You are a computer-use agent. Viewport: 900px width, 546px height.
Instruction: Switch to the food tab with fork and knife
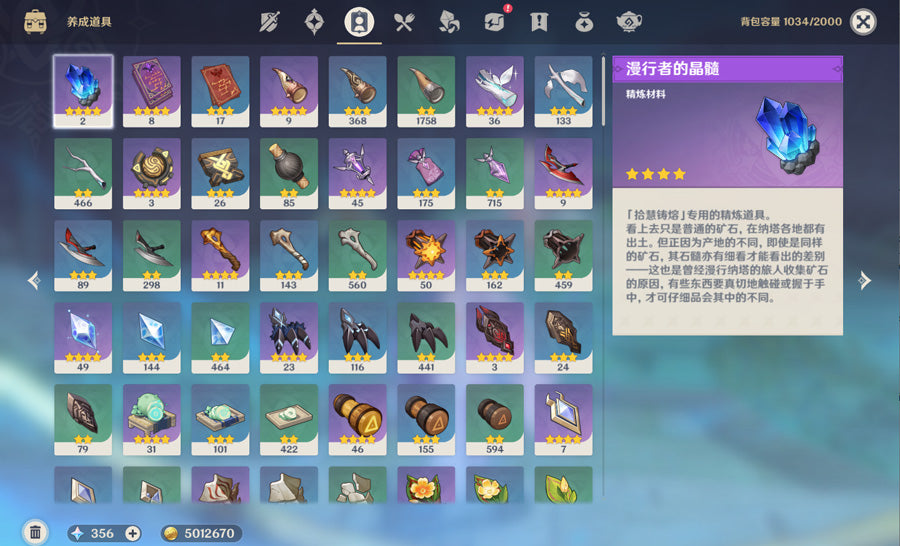pos(404,22)
